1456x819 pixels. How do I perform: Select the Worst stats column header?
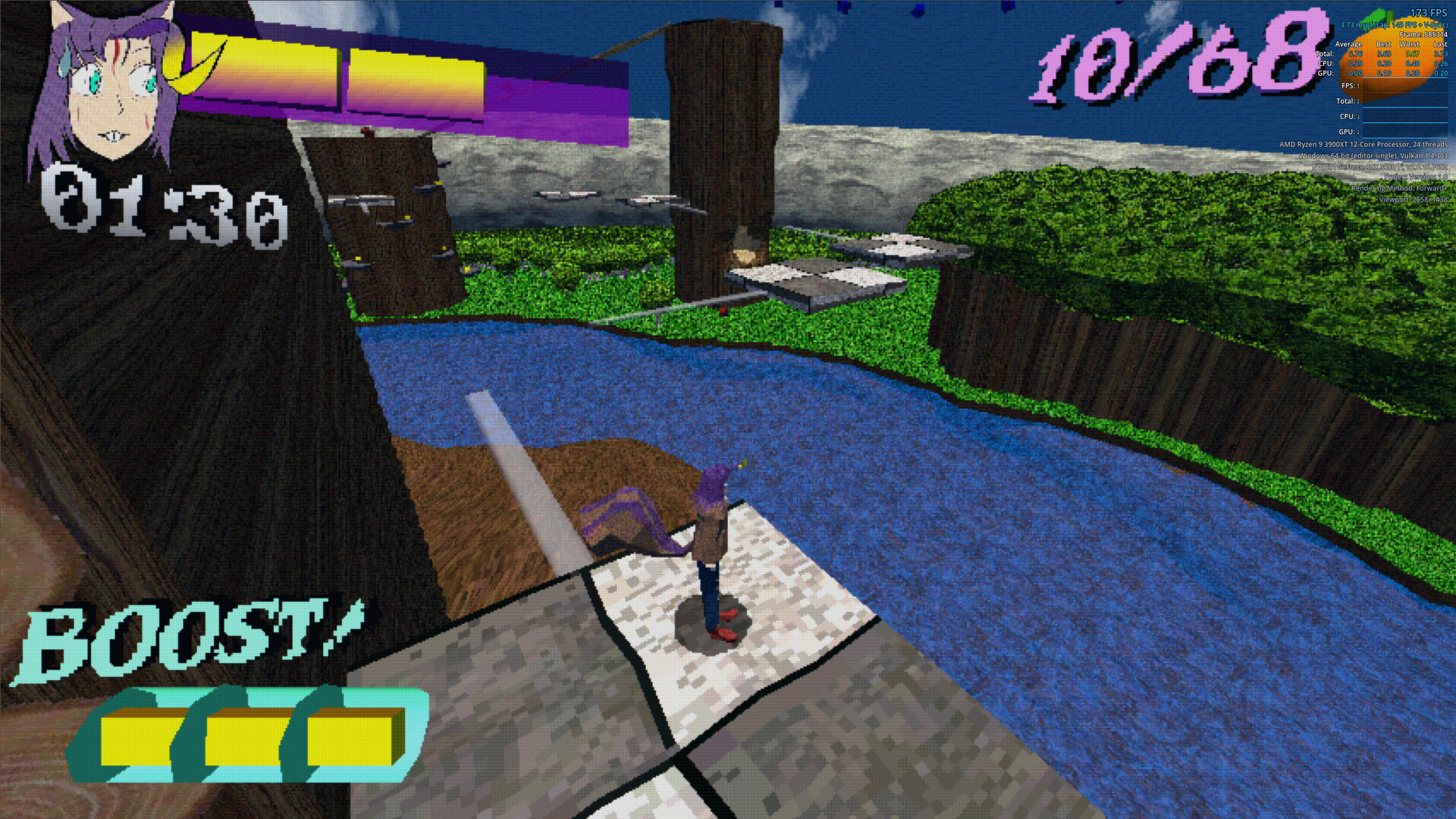(1409, 44)
